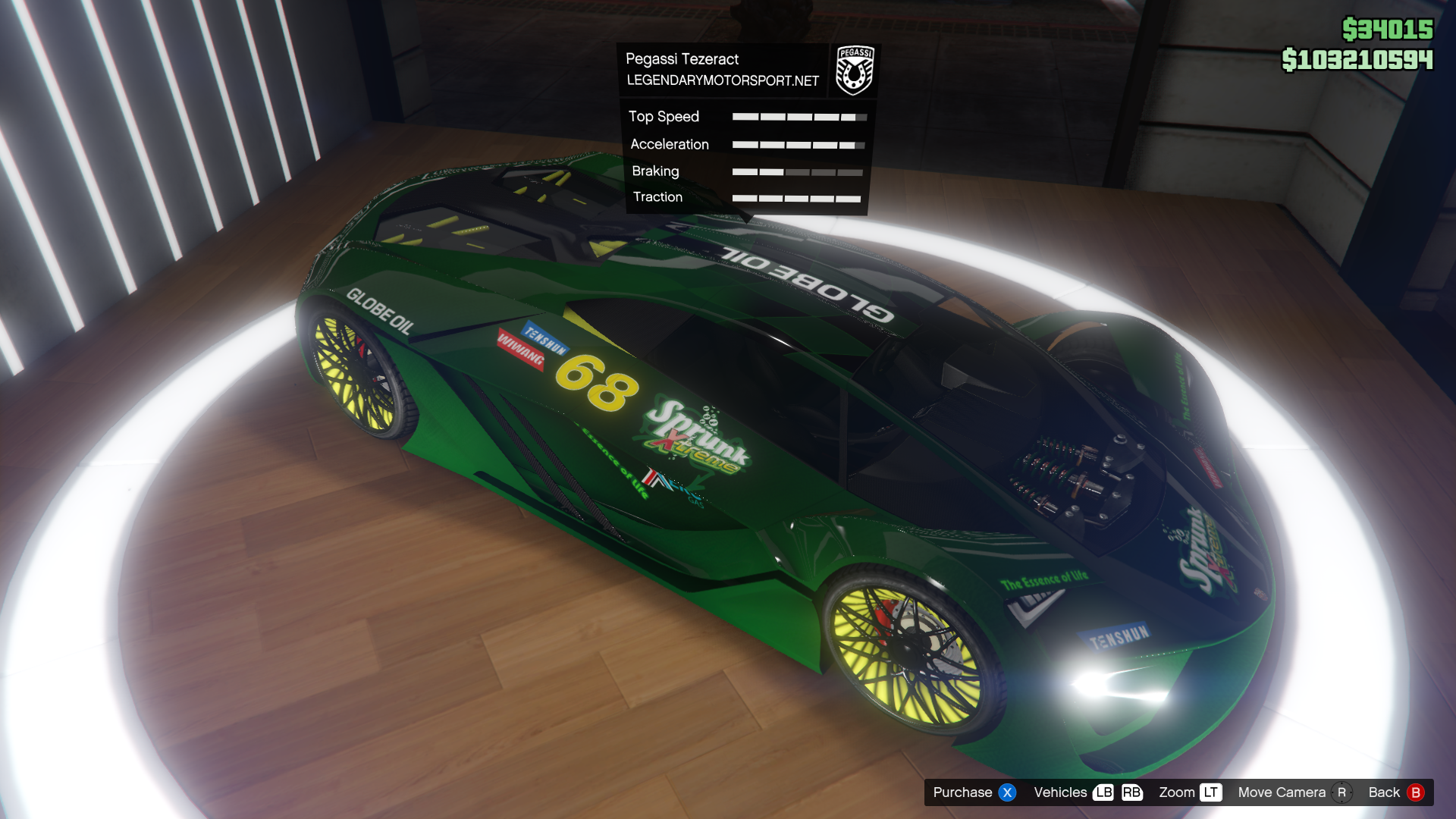Open the Vehicles option in the bottom bar
Image resolution: width=1456 pixels, height=819 pixels.
pyautogui.click(x=1087, y=792)
